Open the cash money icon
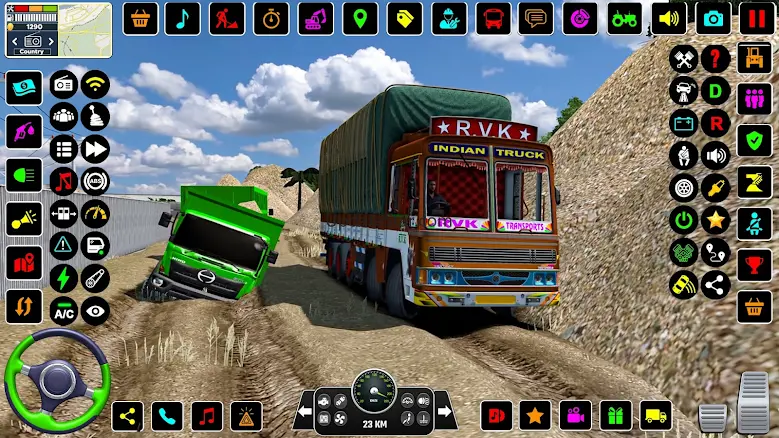The width and height of the screenshot is (779, 438). [23, 88]
